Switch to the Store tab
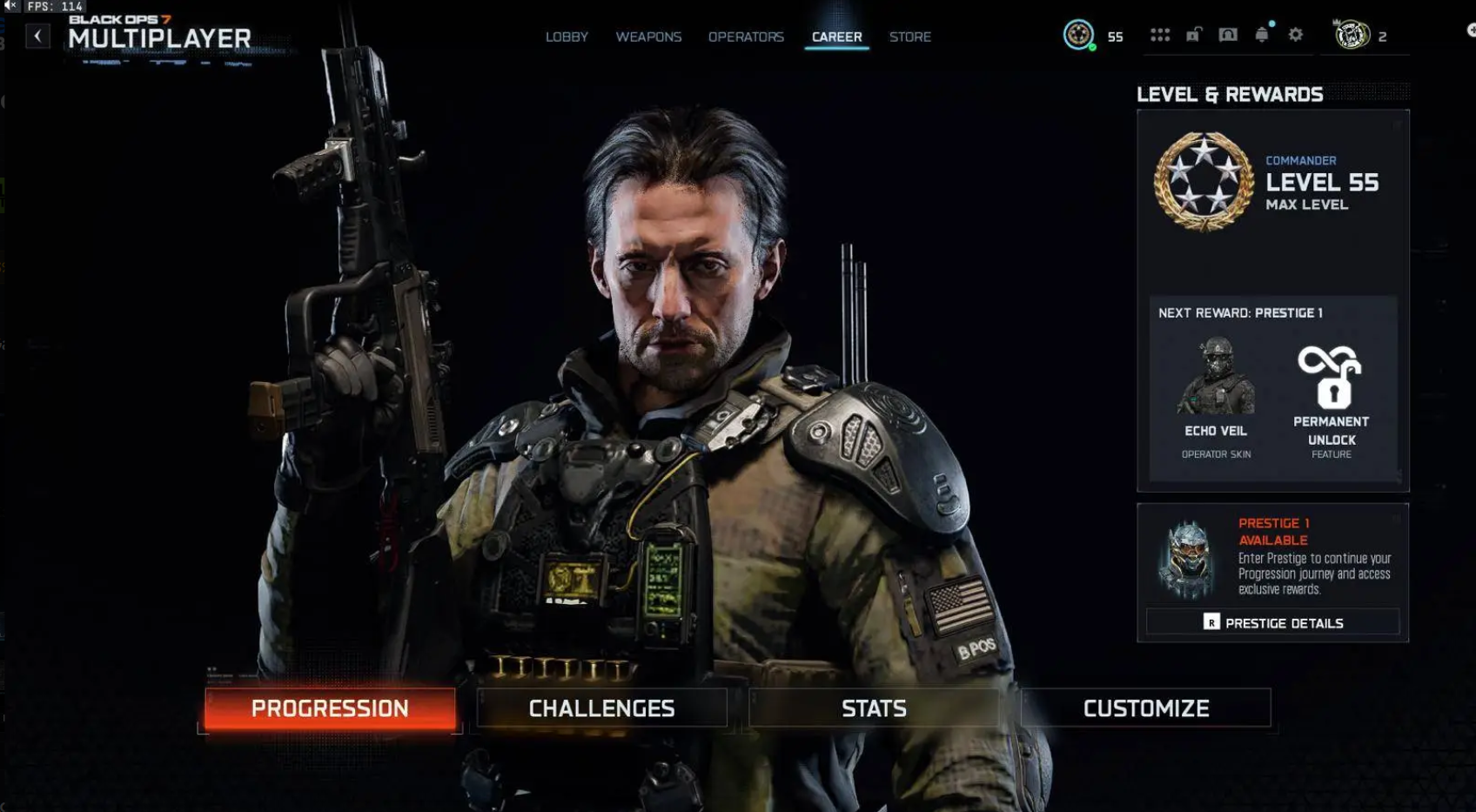 (910, 37)
